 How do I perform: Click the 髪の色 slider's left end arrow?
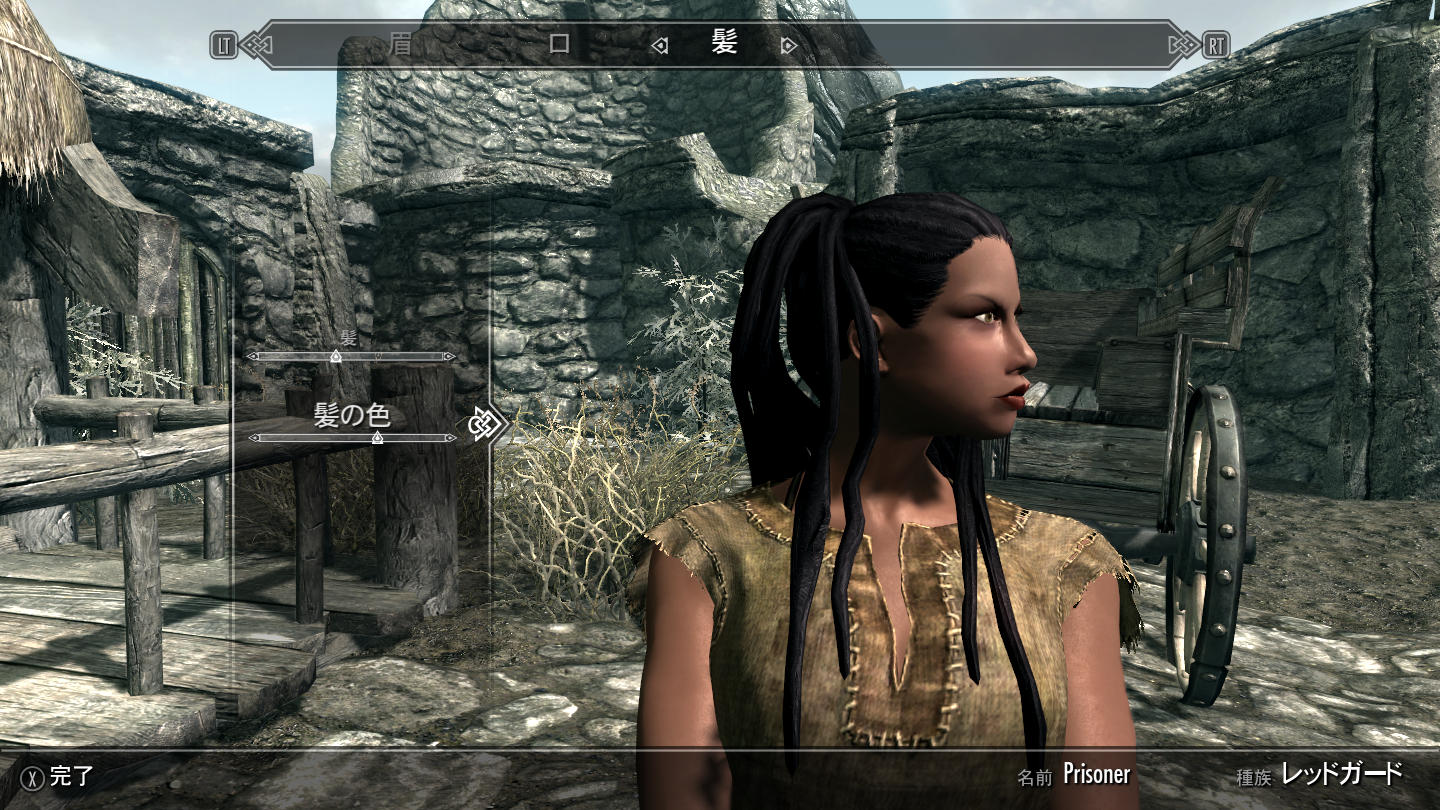tap(253, 438)
